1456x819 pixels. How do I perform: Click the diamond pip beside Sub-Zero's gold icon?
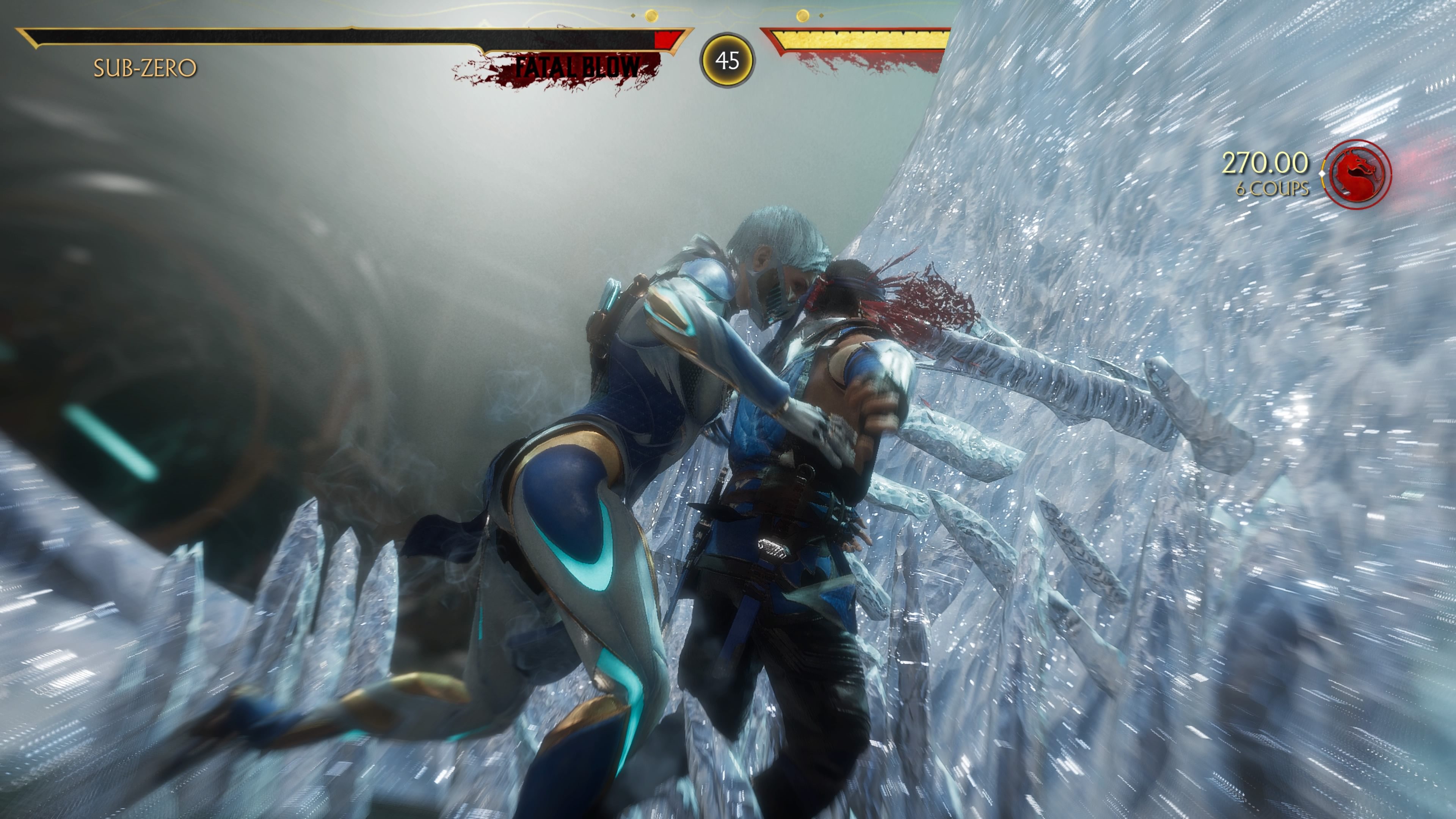pos(633,16)
